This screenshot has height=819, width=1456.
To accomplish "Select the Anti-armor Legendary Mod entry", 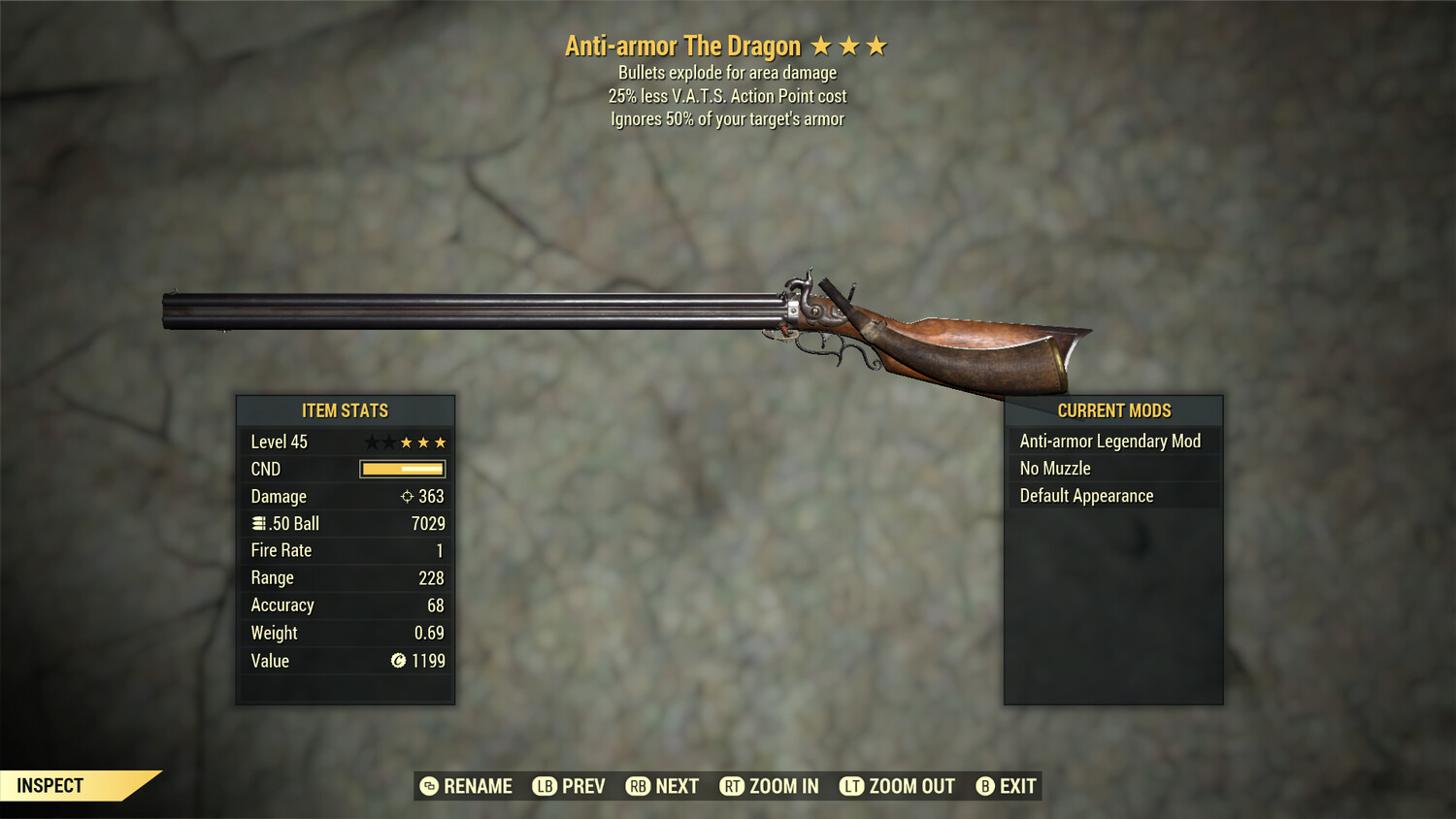I will pyautogui.click(x=1109, y=441).
